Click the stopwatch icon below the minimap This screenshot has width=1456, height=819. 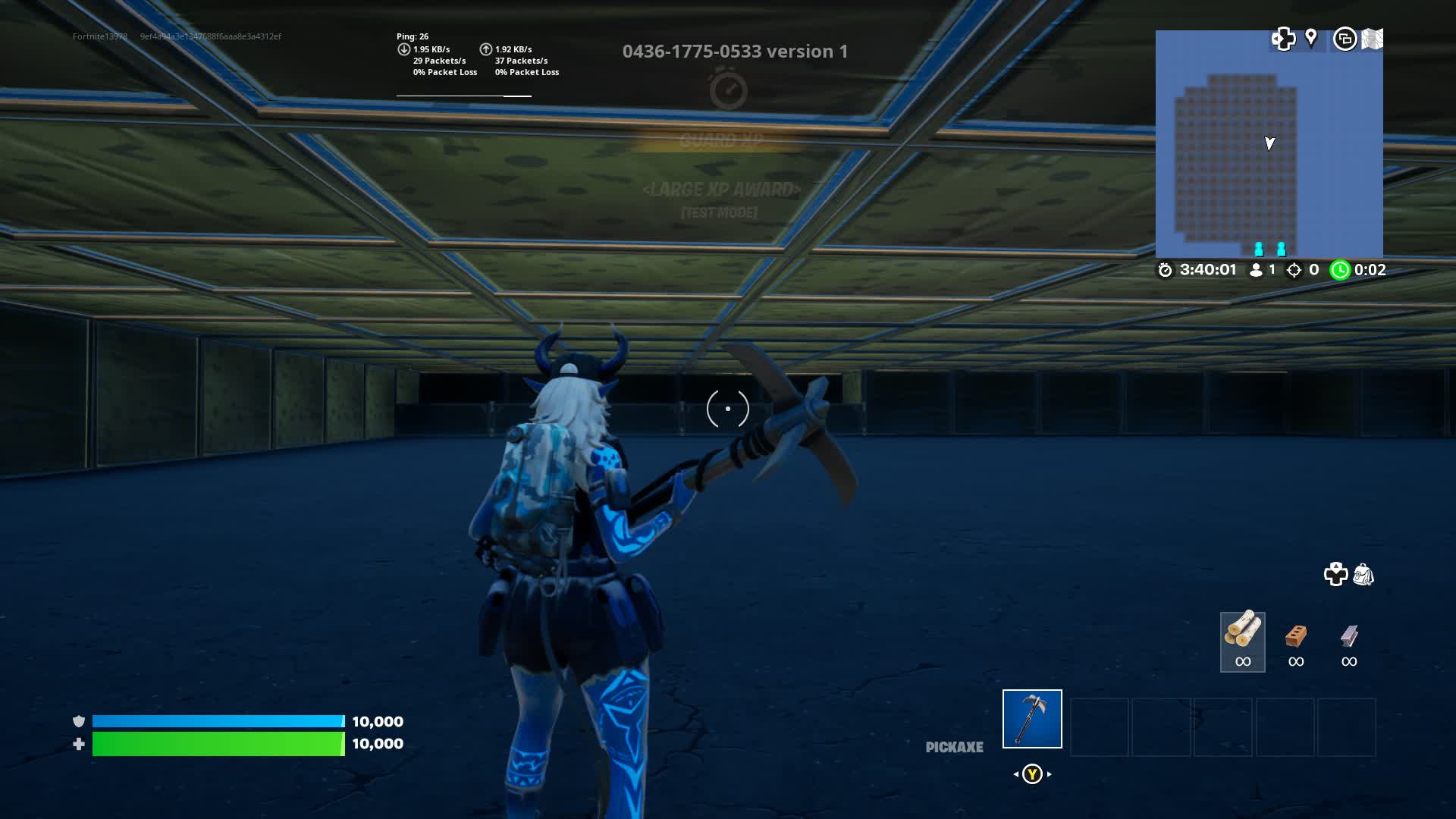pos(1164,269)
